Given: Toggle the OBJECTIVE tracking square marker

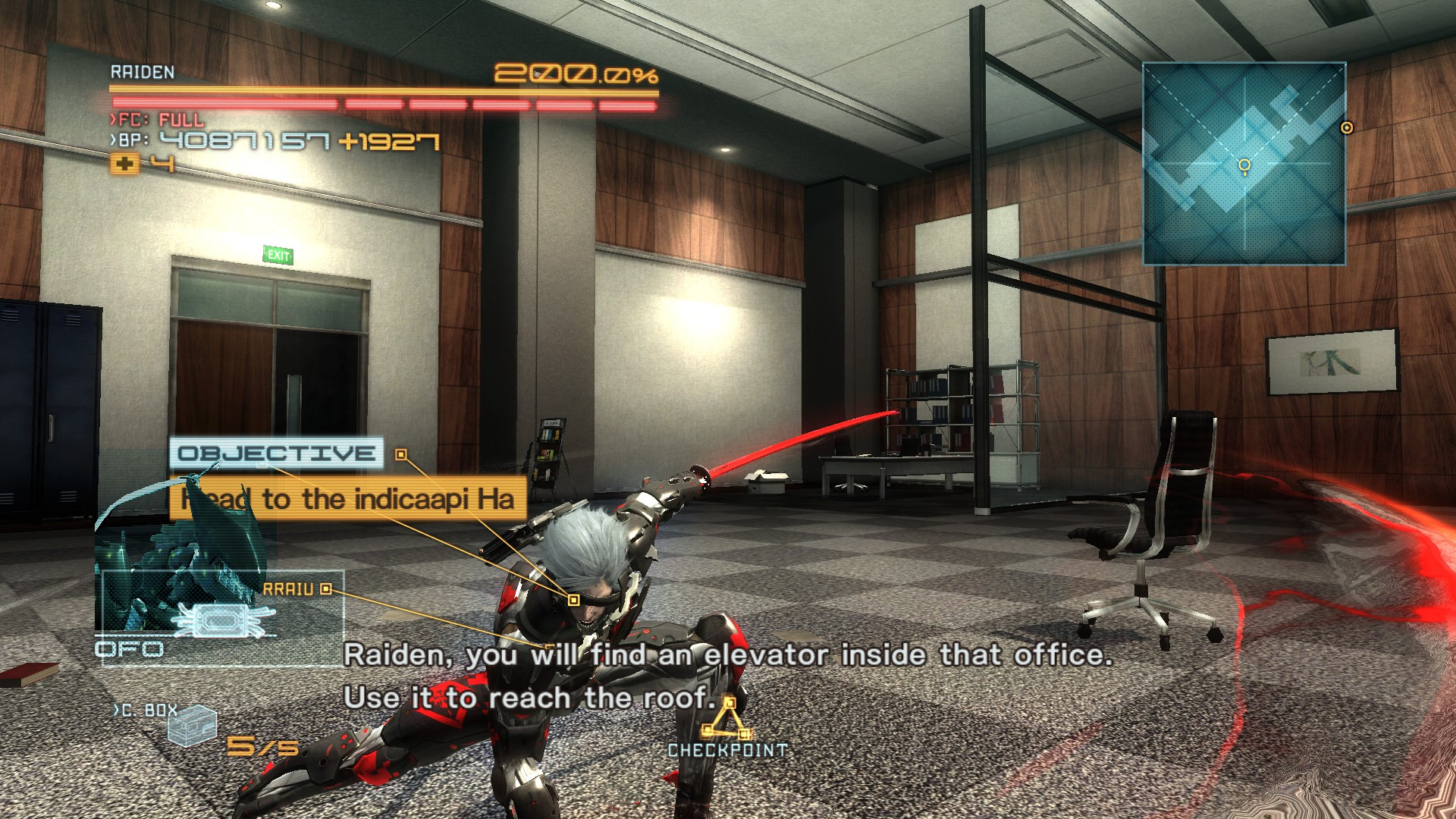Looking at the screenshot, I should [x=400, y=455].
